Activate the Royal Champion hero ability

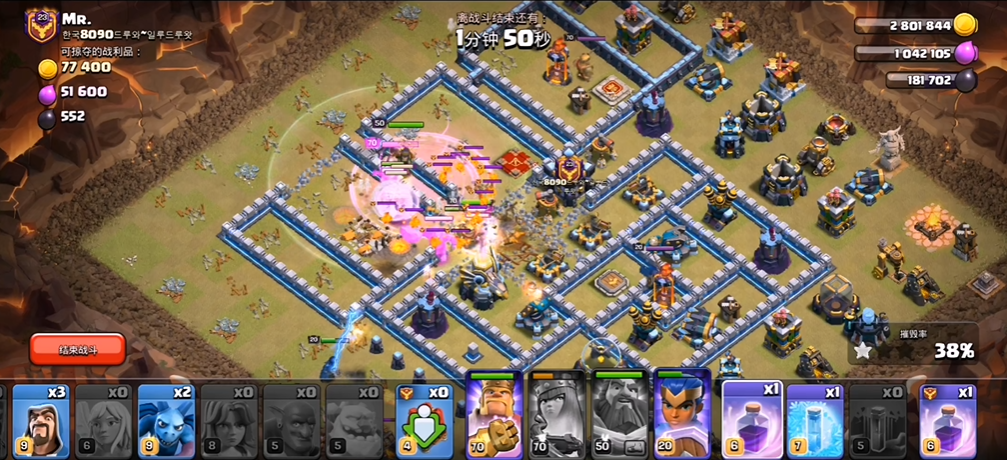click(681, 415)
